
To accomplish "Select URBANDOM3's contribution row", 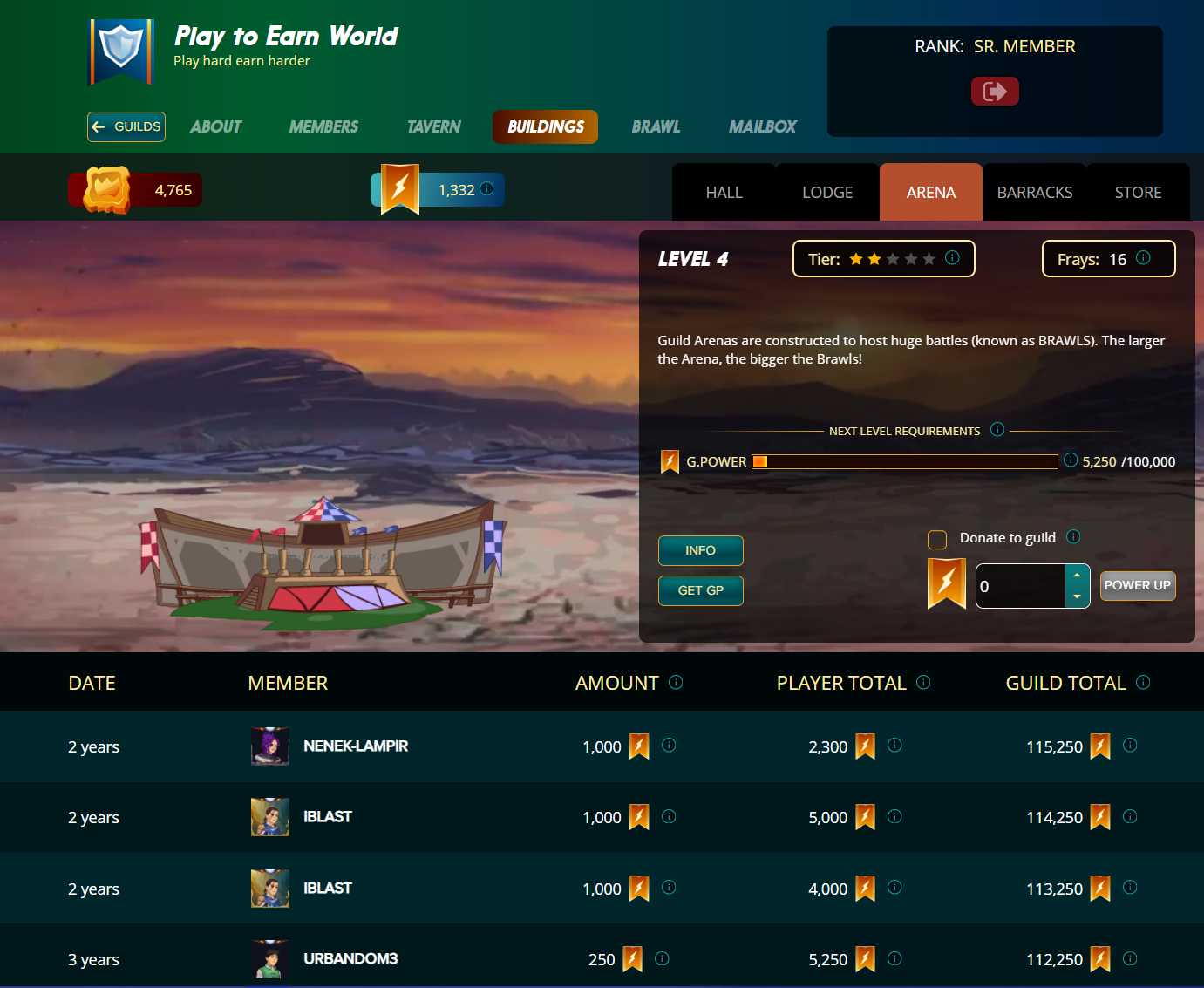I will pos(350,959).
